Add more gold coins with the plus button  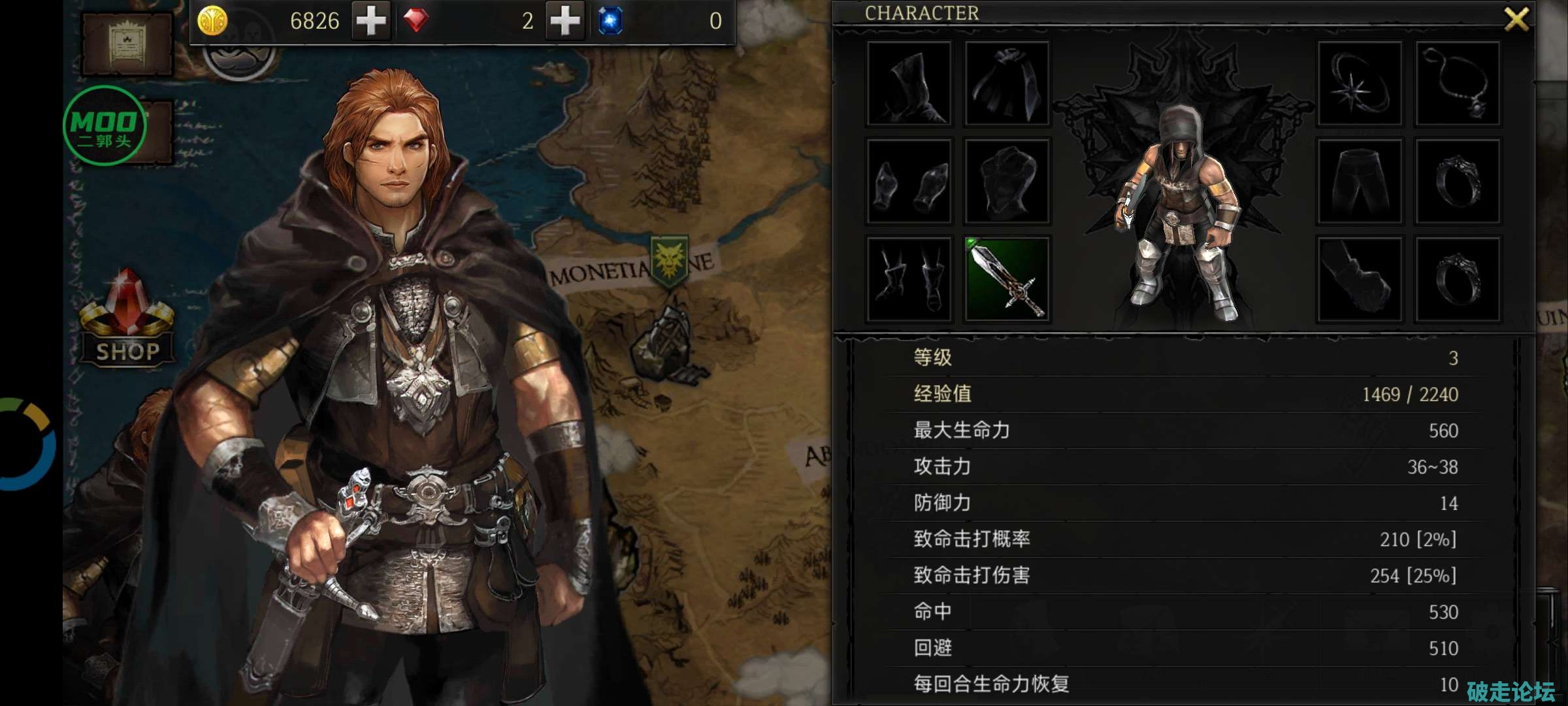click(371, 21)
